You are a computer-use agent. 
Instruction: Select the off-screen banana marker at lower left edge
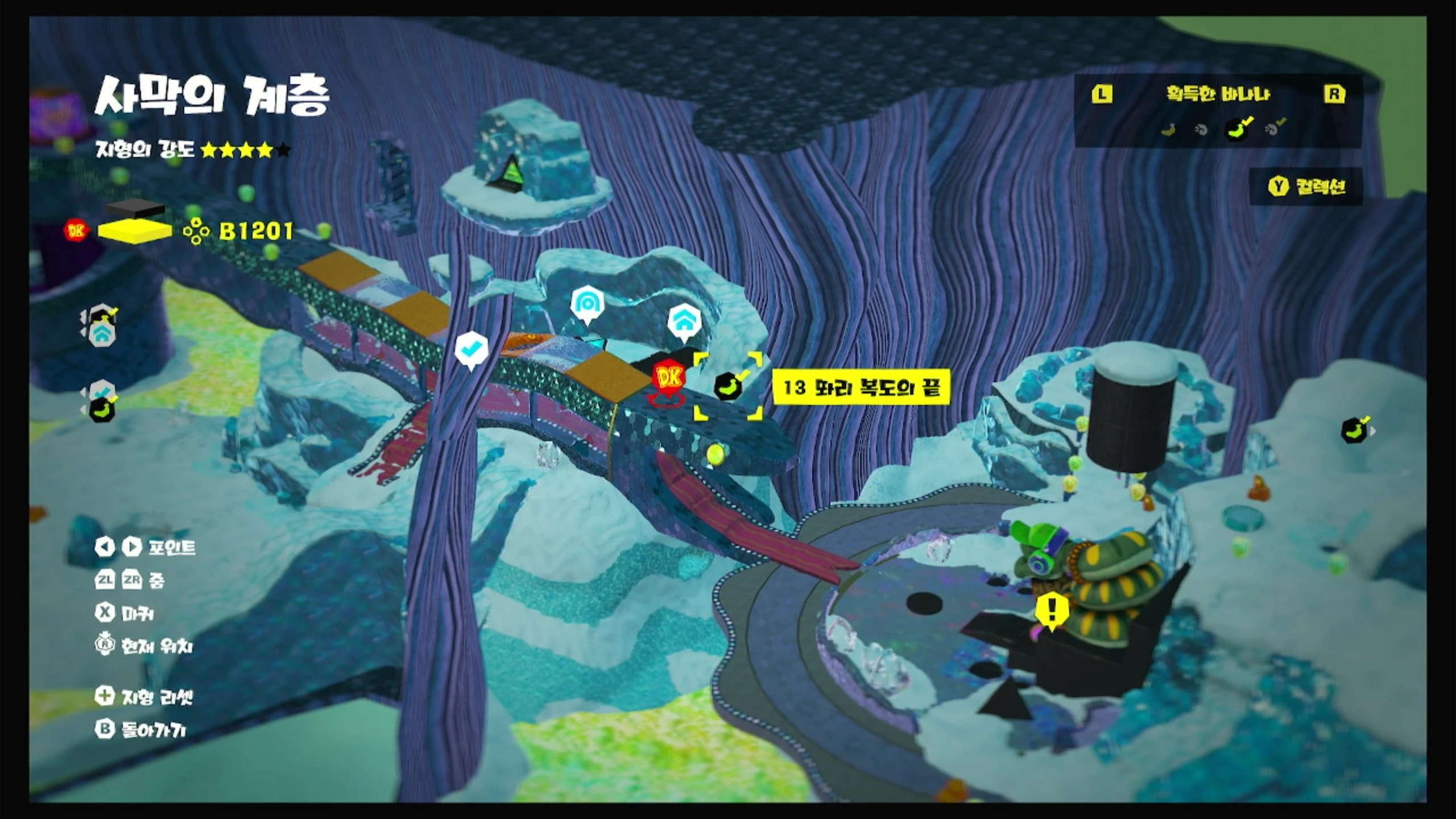point(102,409)
